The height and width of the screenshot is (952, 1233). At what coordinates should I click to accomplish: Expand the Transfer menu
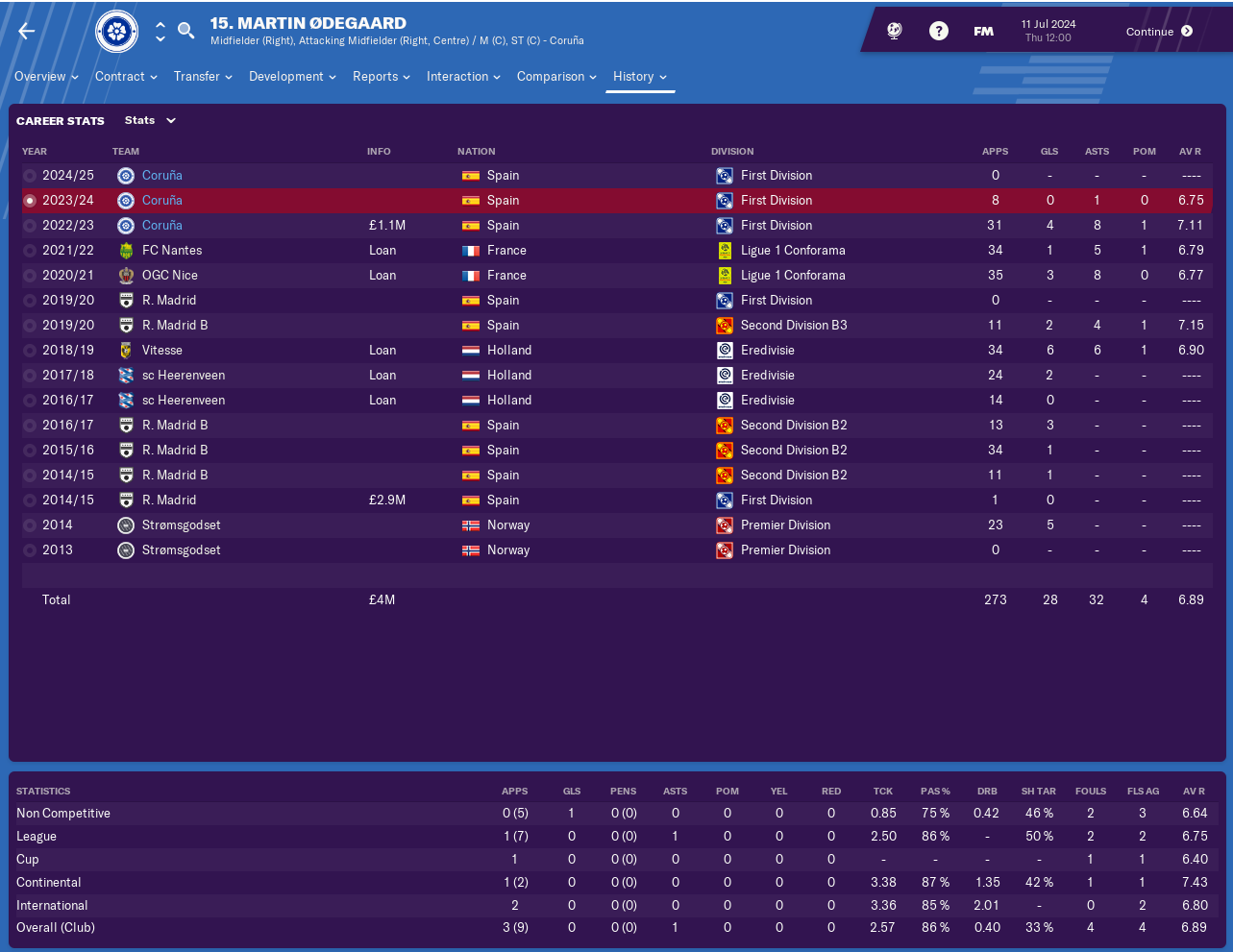pos(203,77)
